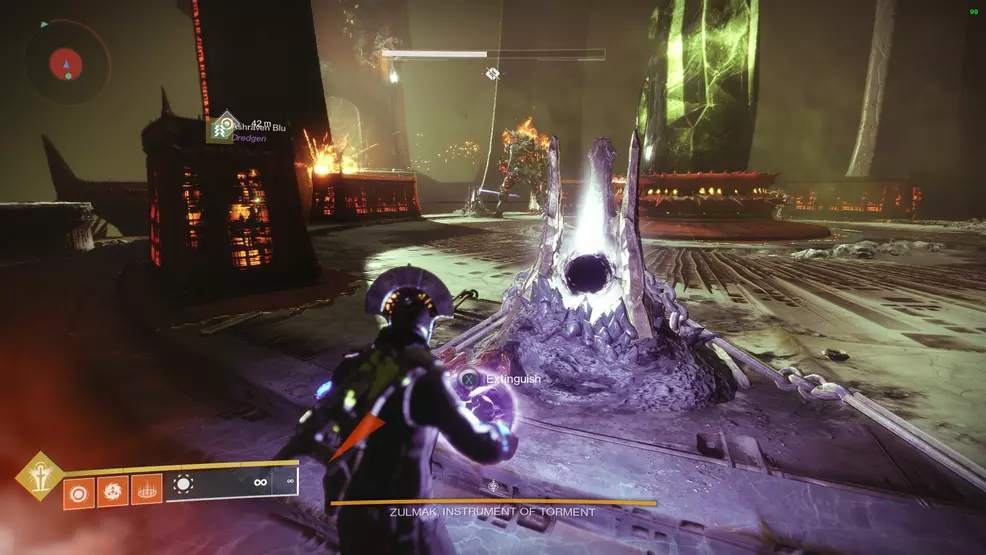This screenshot has width=986, height=555.
Task: Select the grenade ability icon with concentric rings
Action: click(x=78, y=490)
